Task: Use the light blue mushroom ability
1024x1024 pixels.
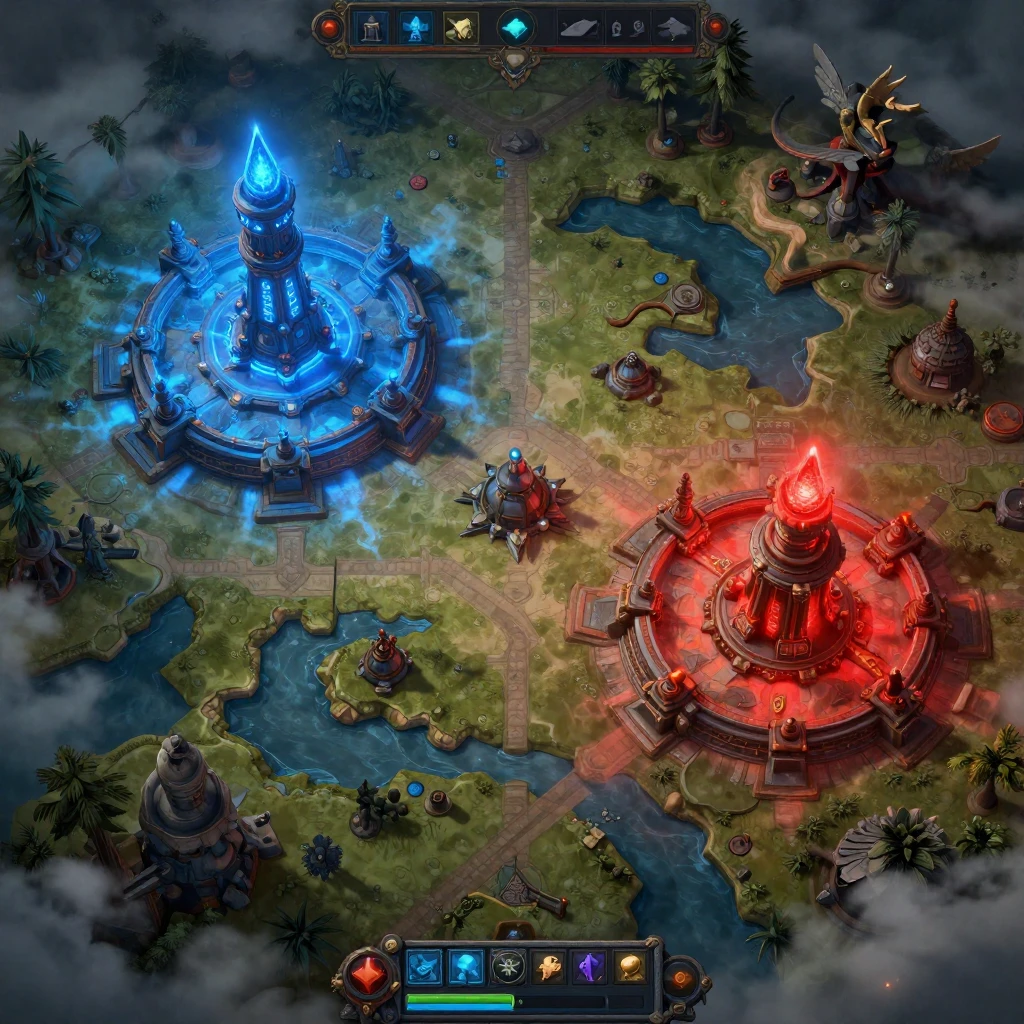Action: (x=466, y=967)
